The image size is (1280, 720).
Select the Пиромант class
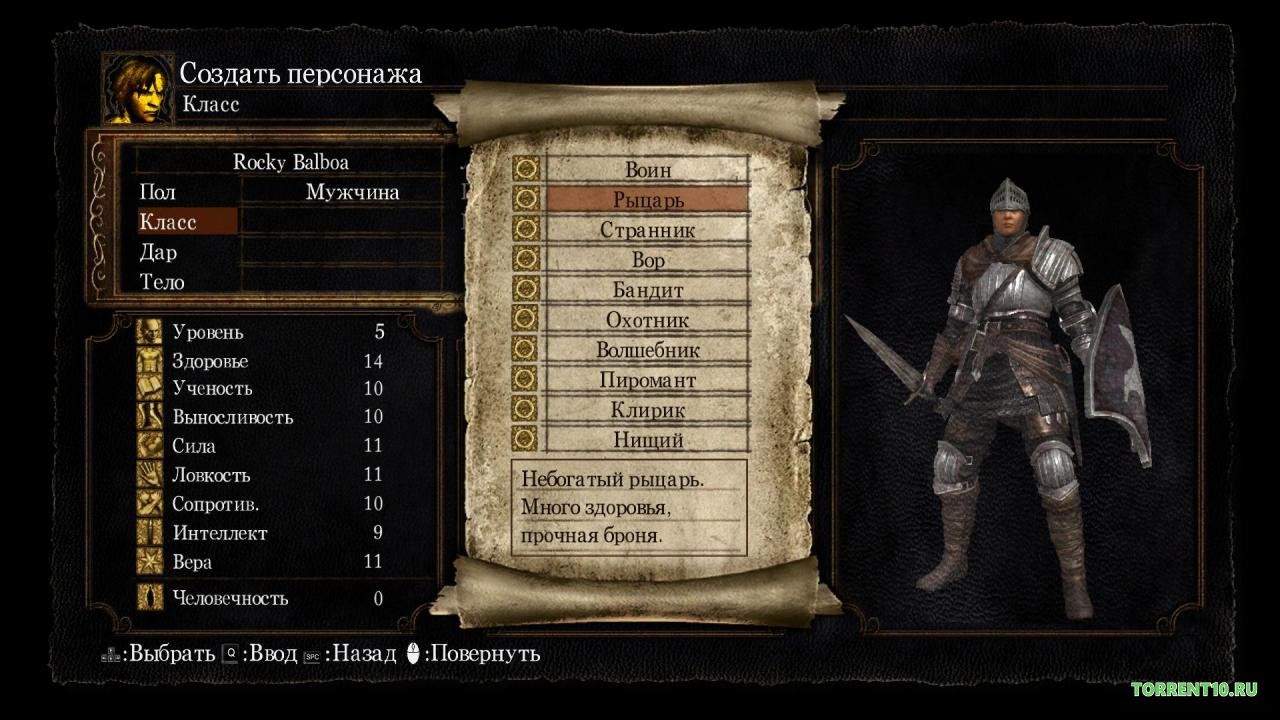click(647, 380)
